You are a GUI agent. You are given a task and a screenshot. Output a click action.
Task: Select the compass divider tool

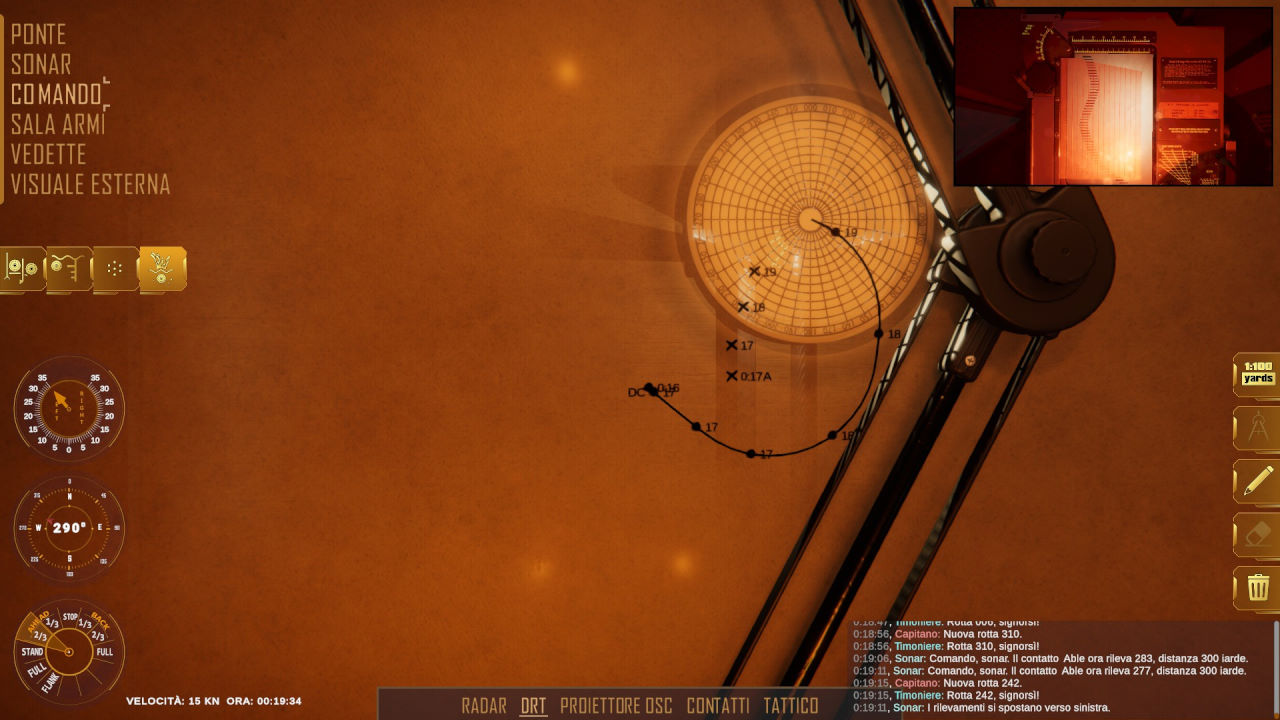click(x=1258, y=428)
